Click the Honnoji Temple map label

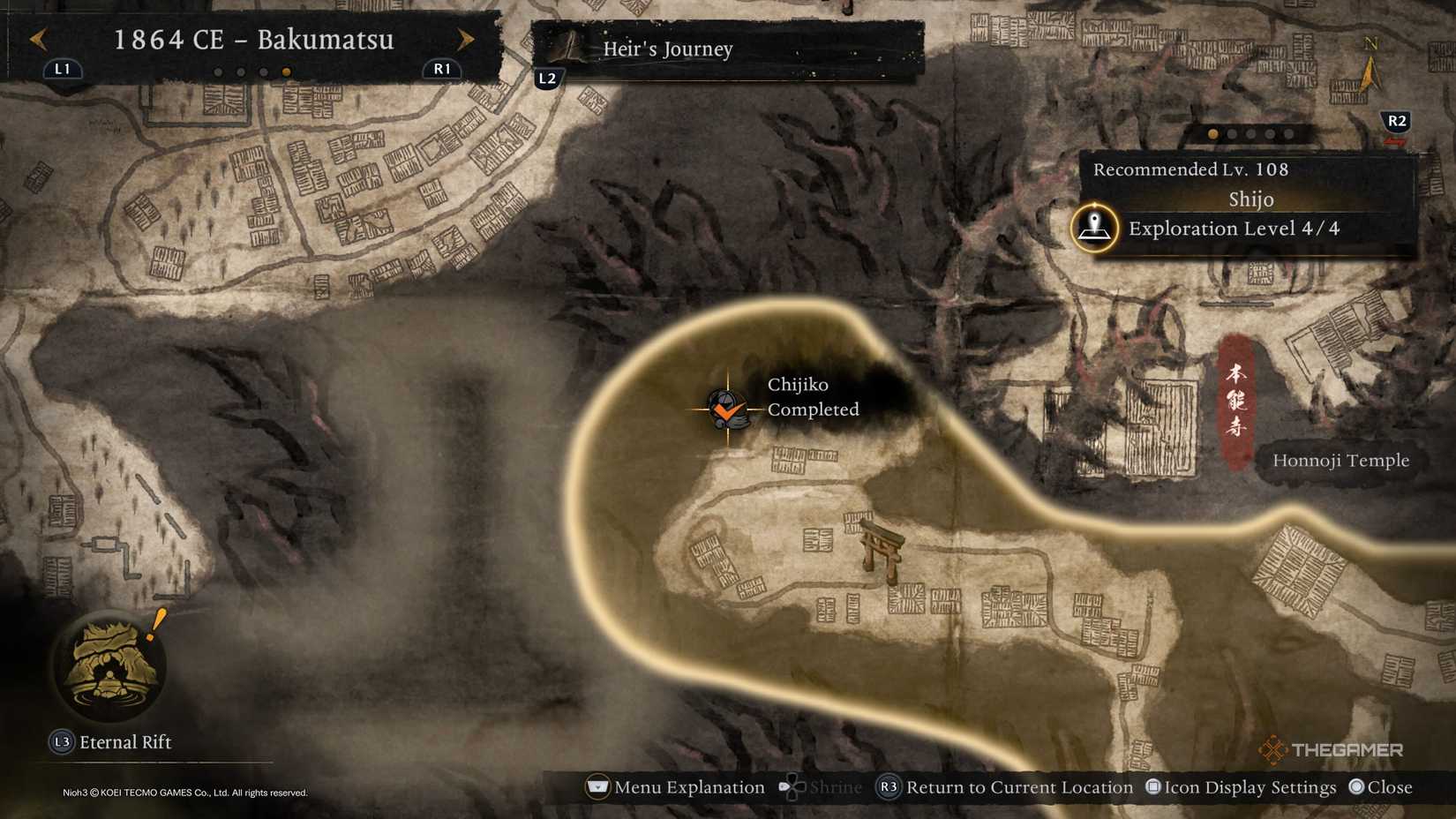(1344, 460)
